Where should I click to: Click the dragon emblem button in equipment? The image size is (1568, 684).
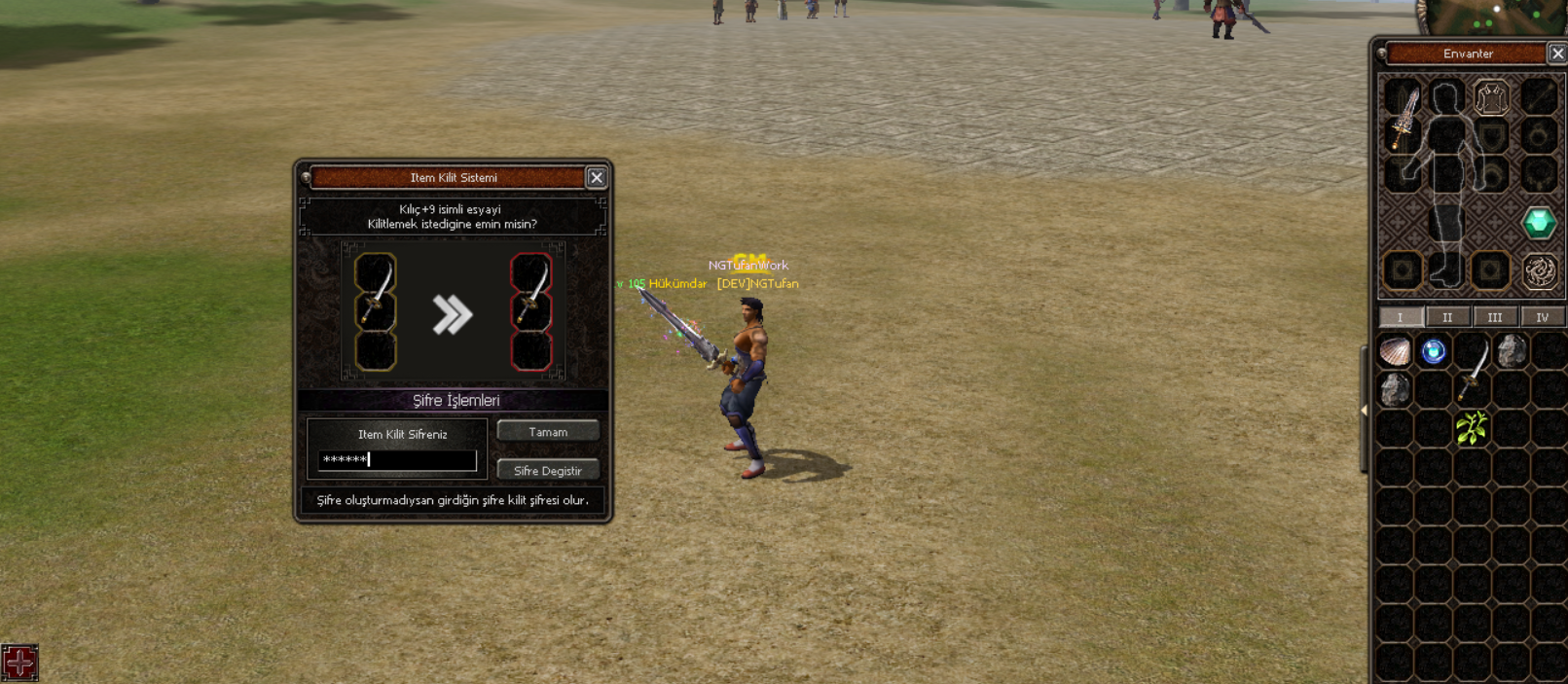[1539, 271]
